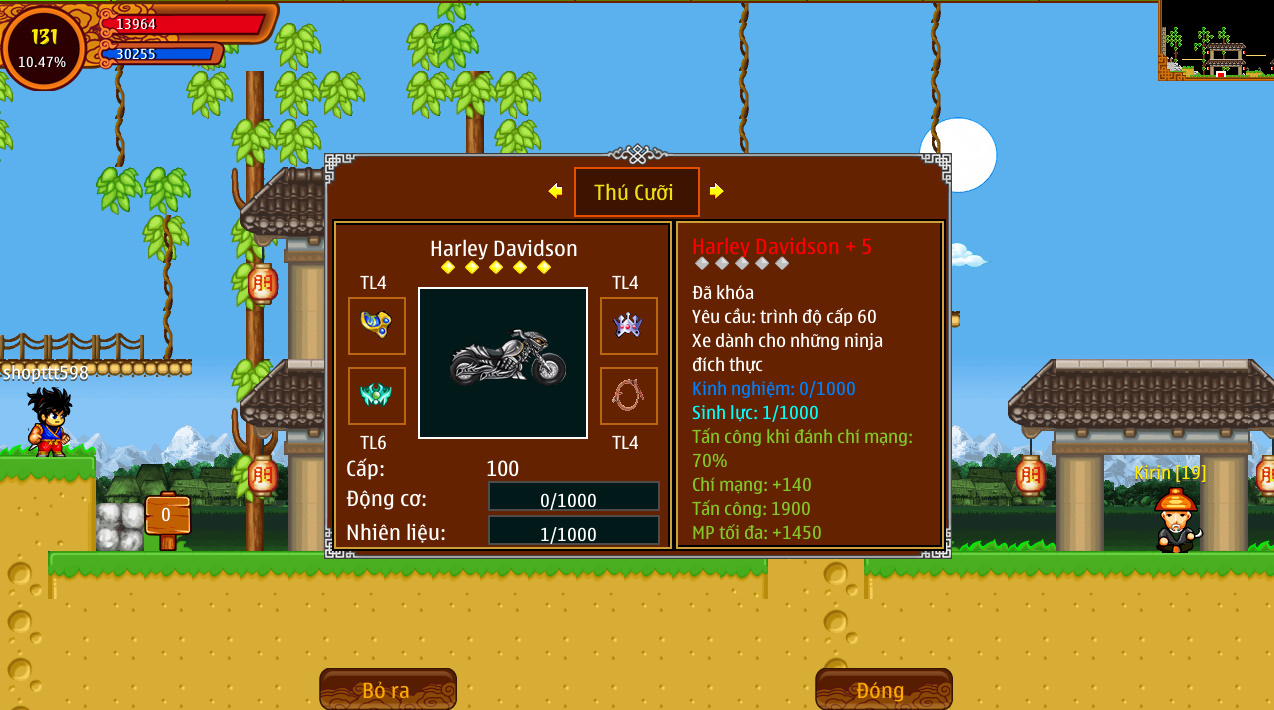The height and width of the screenshot is (710, 1274).
Task: Select the purple-white winged equipment slot
Action: point(628,326)
